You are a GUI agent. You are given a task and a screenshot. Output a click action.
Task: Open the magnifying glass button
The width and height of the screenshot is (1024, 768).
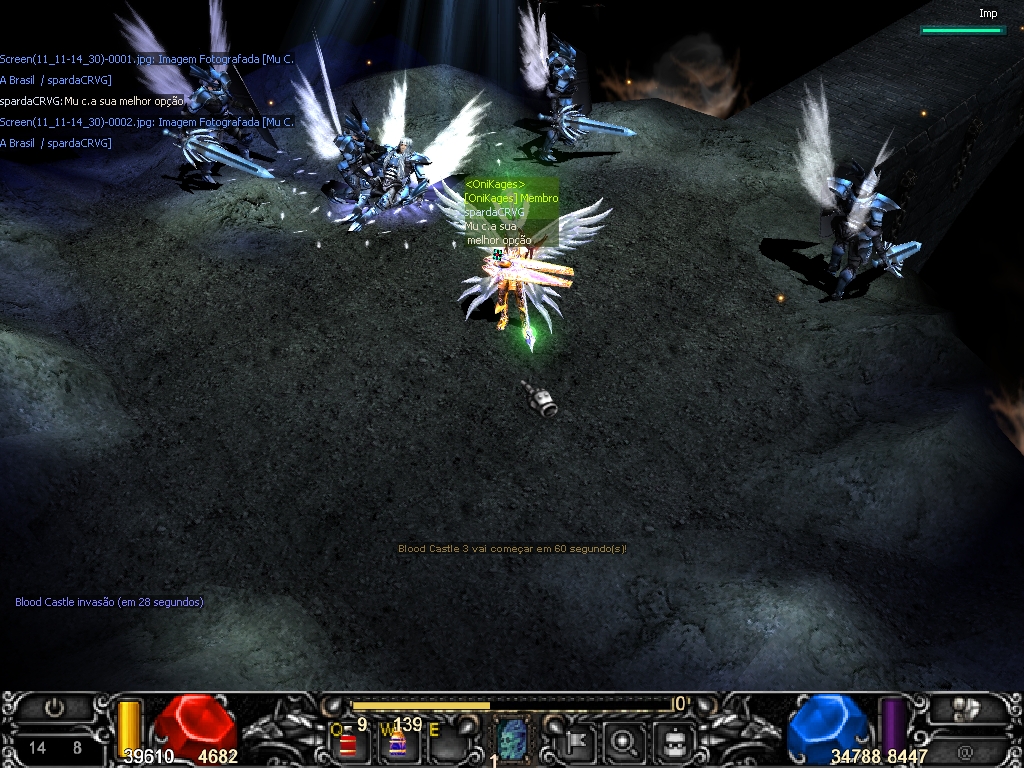(625, 741)
